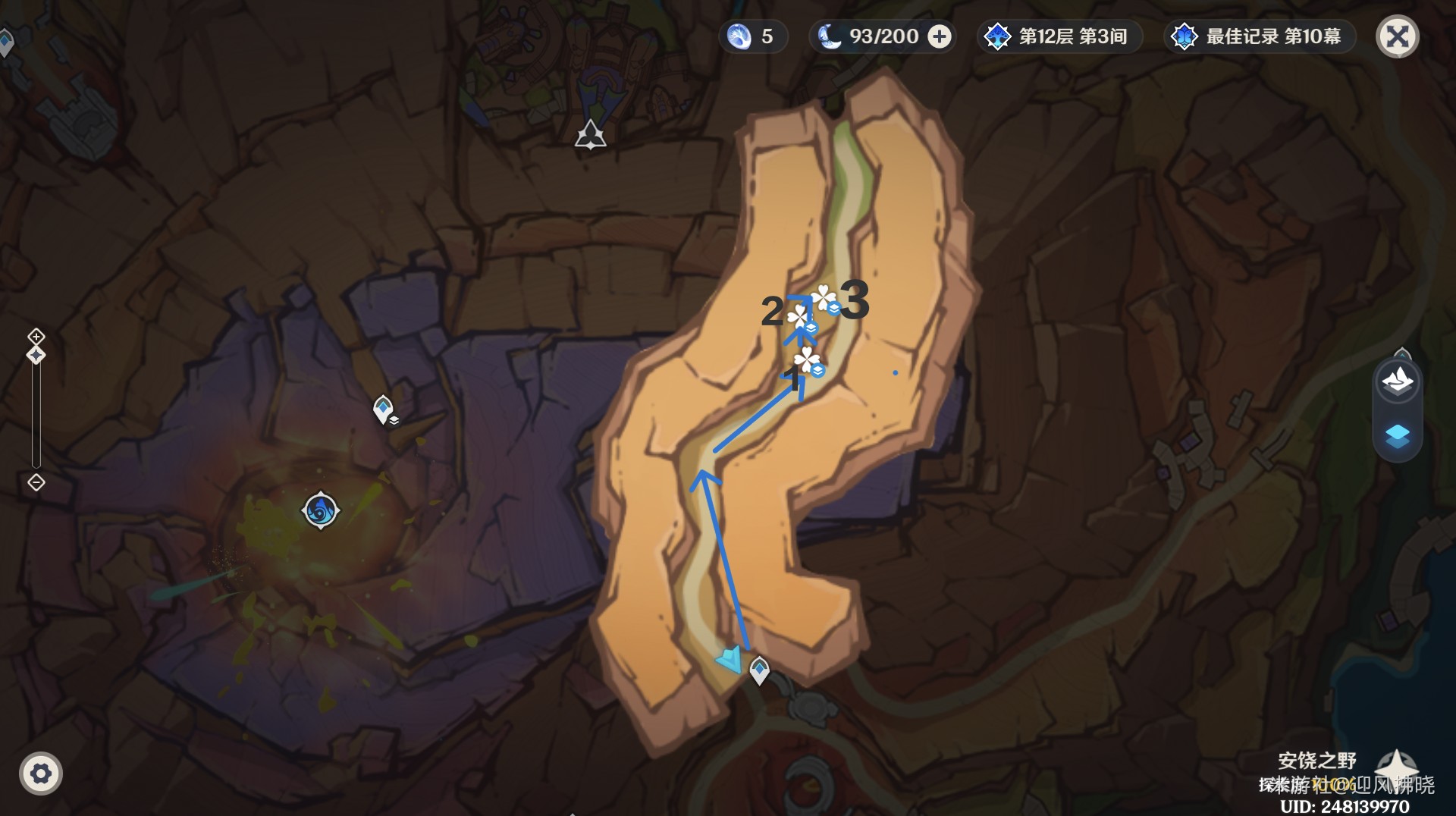
Task: Zoom in the map with the plus control
Action: coord(36,336)
